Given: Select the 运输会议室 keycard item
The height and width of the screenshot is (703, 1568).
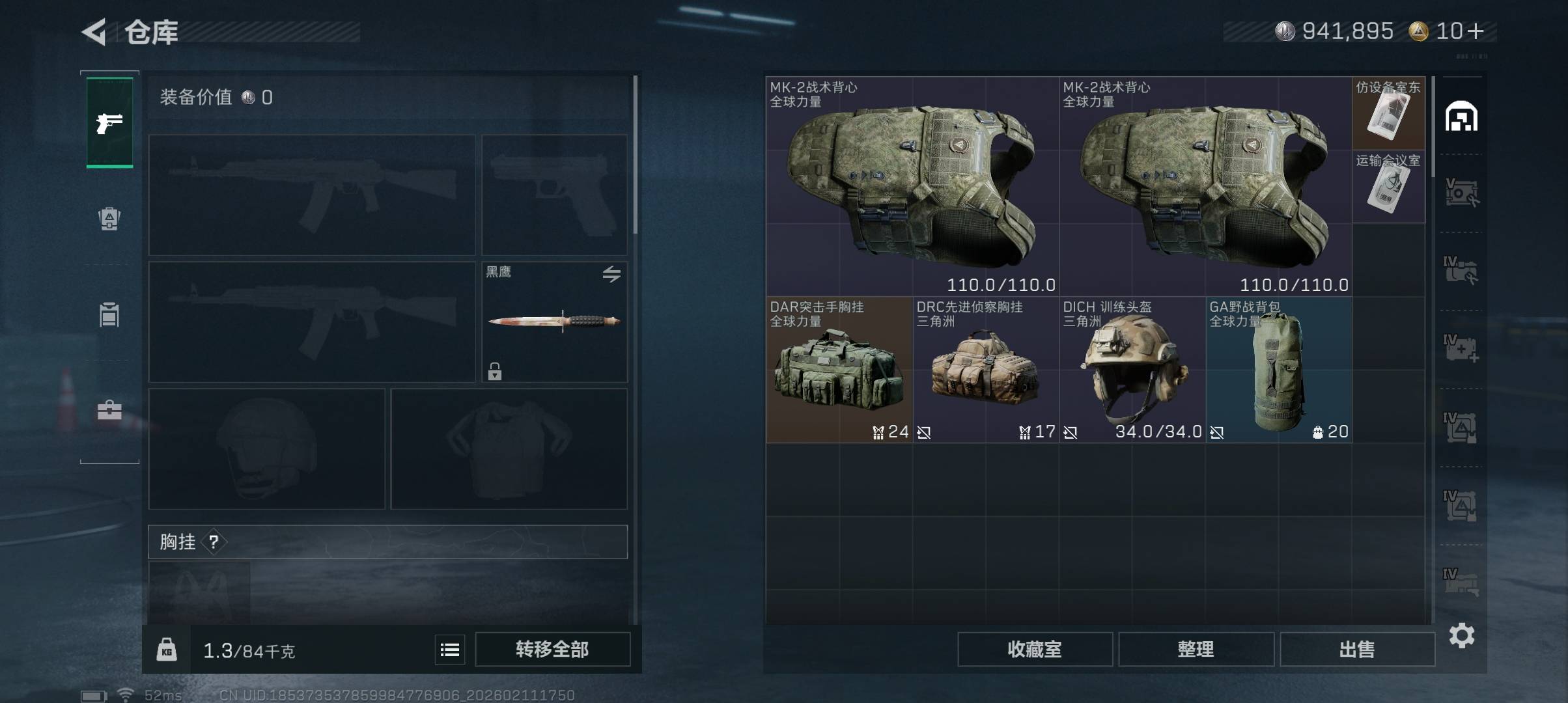Looking at the screenshot, I should (1388, 187).
